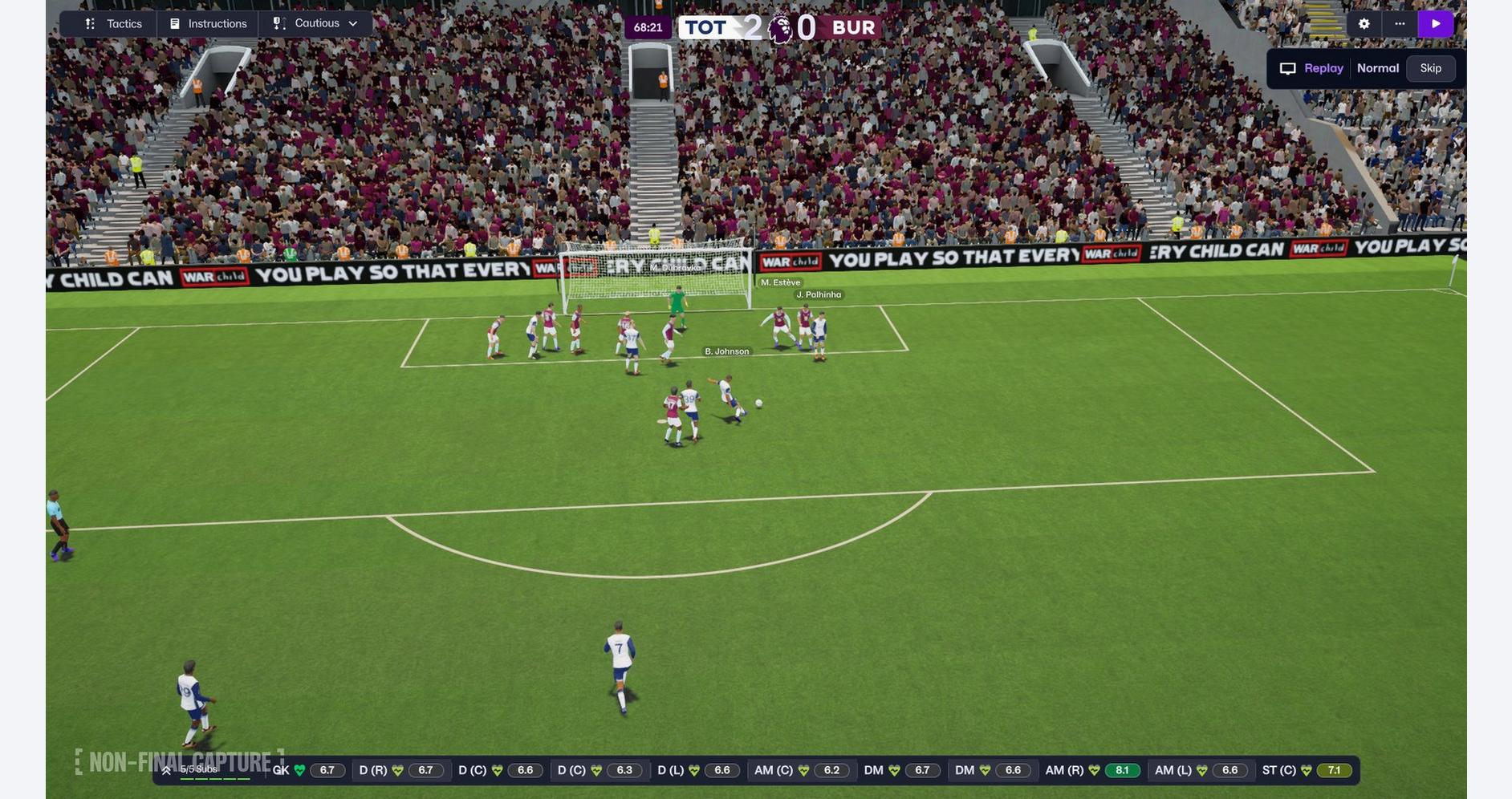Click the ST (C) condition heart icon
1512x799 pixels.
tap(1305, 769)
